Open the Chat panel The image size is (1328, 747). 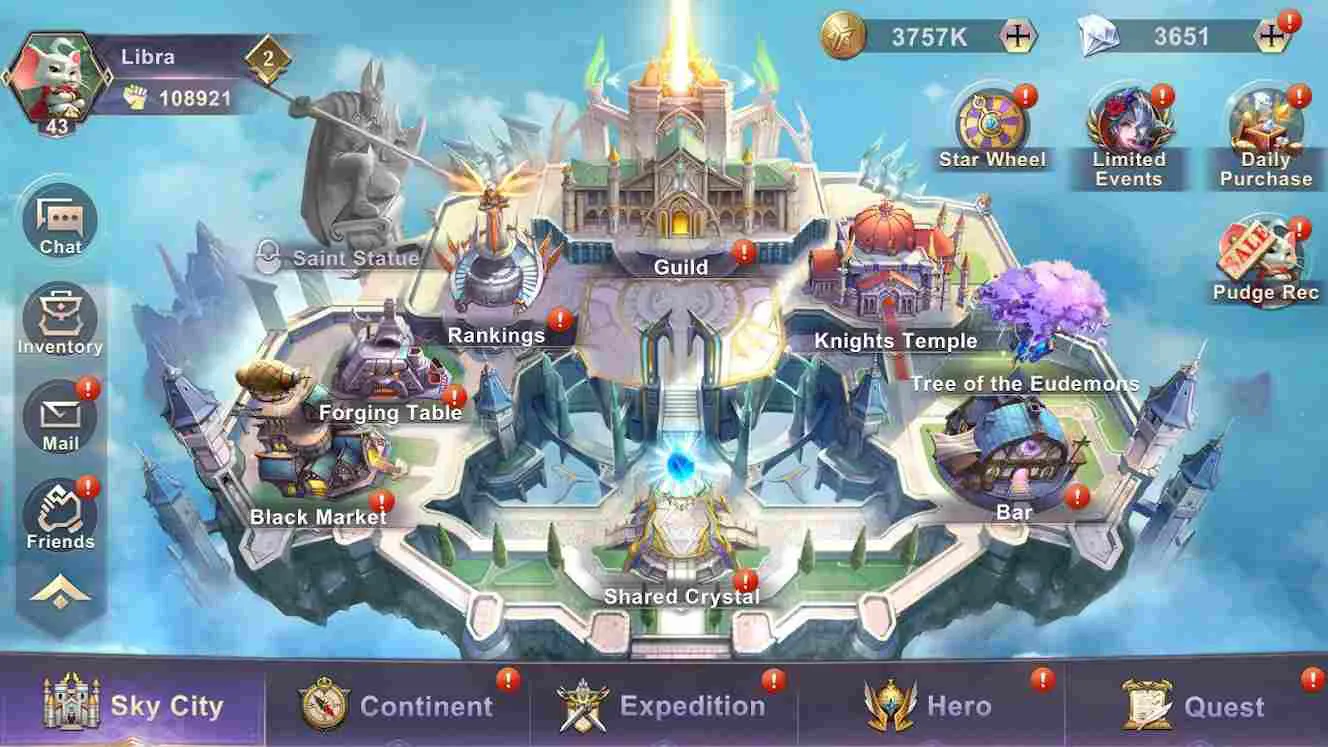click(60, 222)
